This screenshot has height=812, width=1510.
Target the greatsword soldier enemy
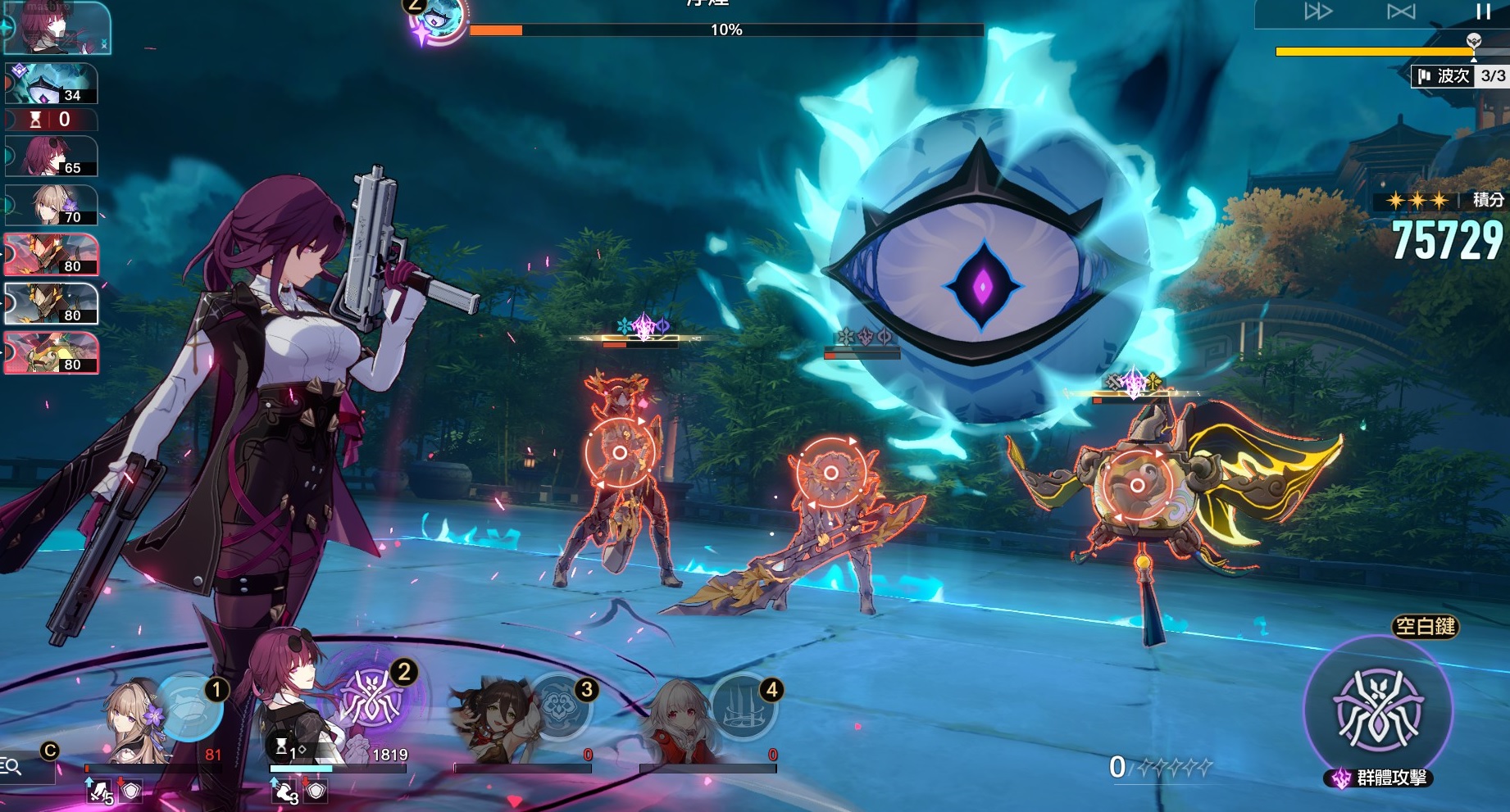pos(830,473)
